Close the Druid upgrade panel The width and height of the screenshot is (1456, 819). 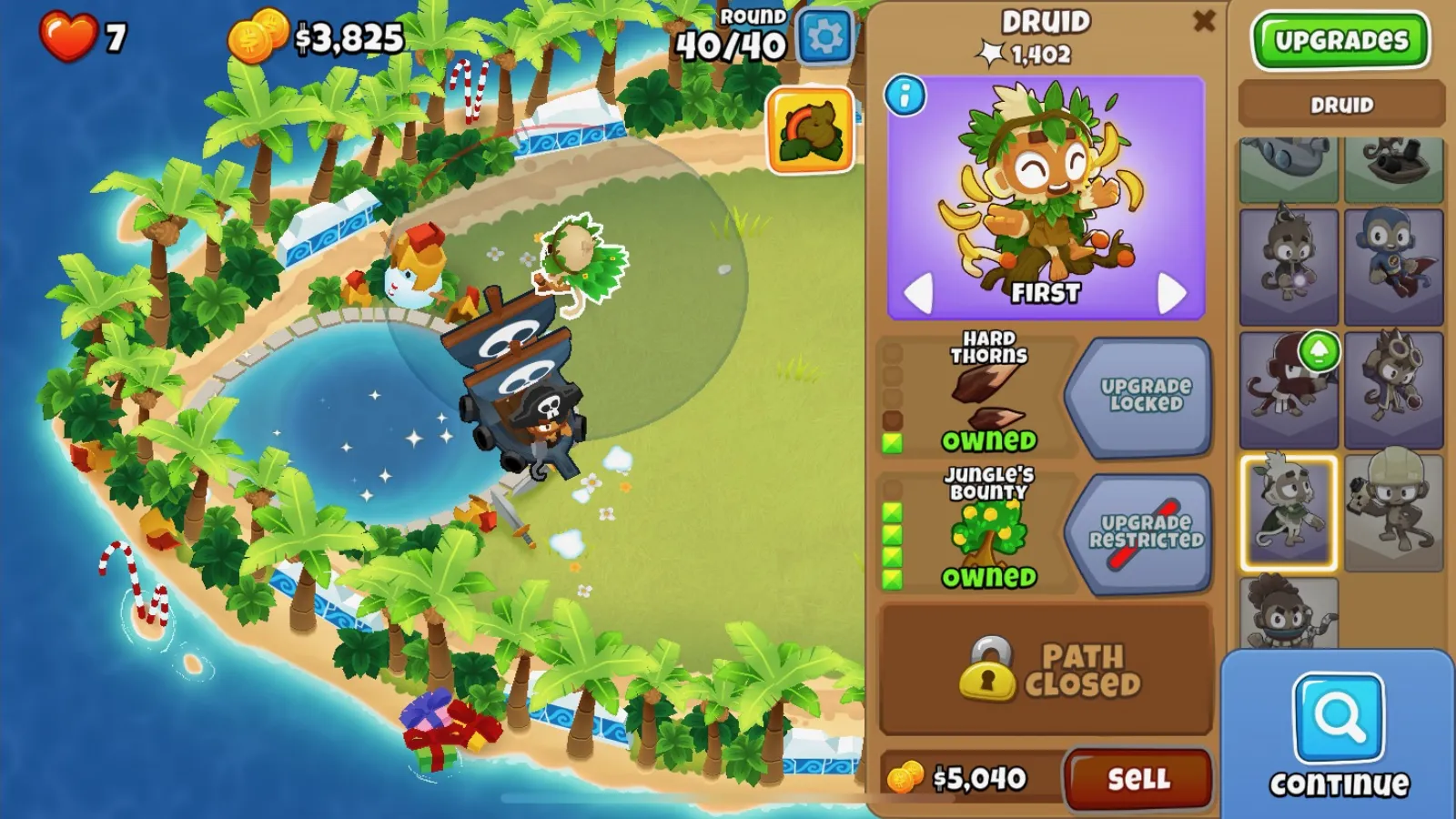(1203, 21)
